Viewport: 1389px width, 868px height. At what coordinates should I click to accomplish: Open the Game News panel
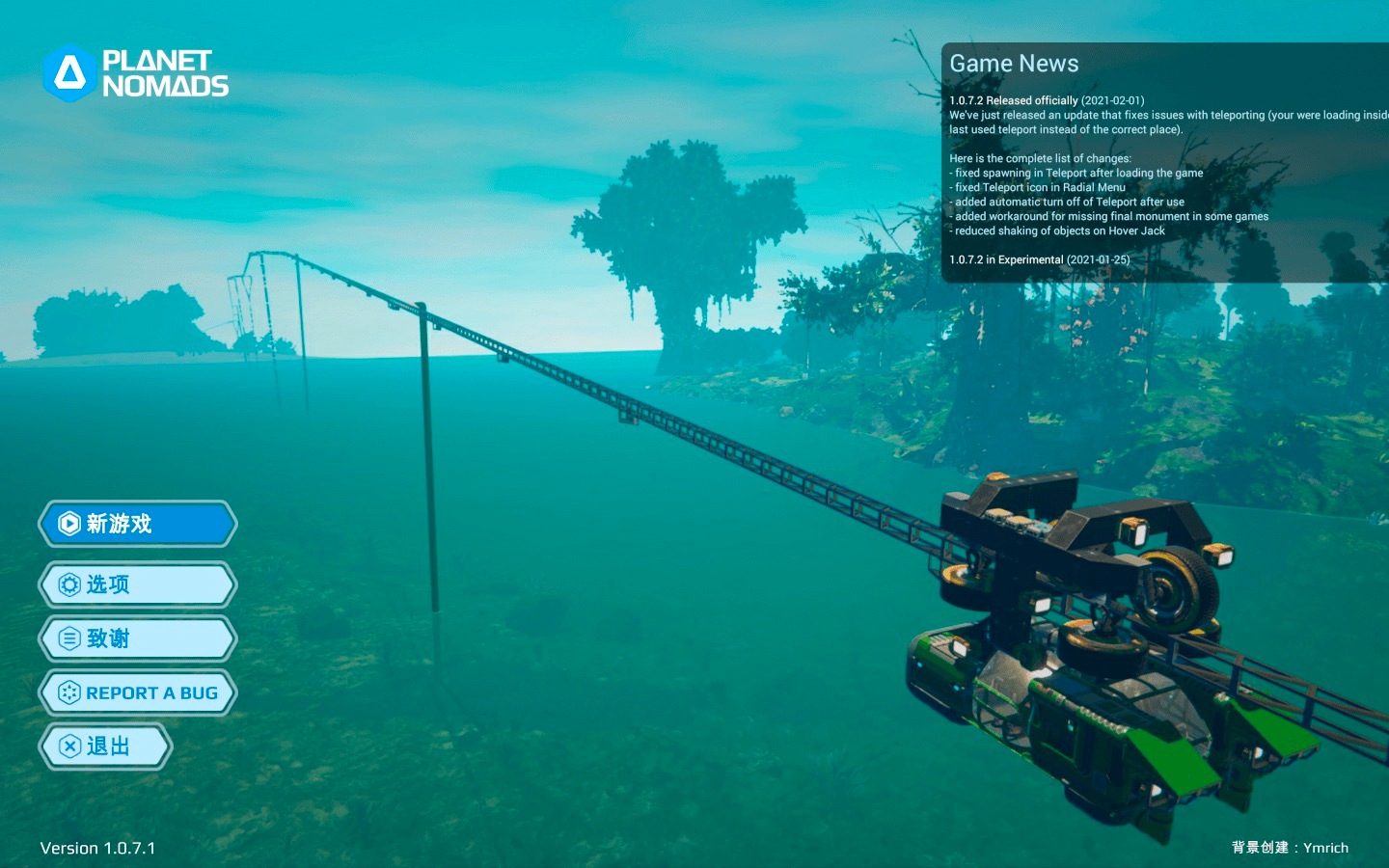(1014, 64)
